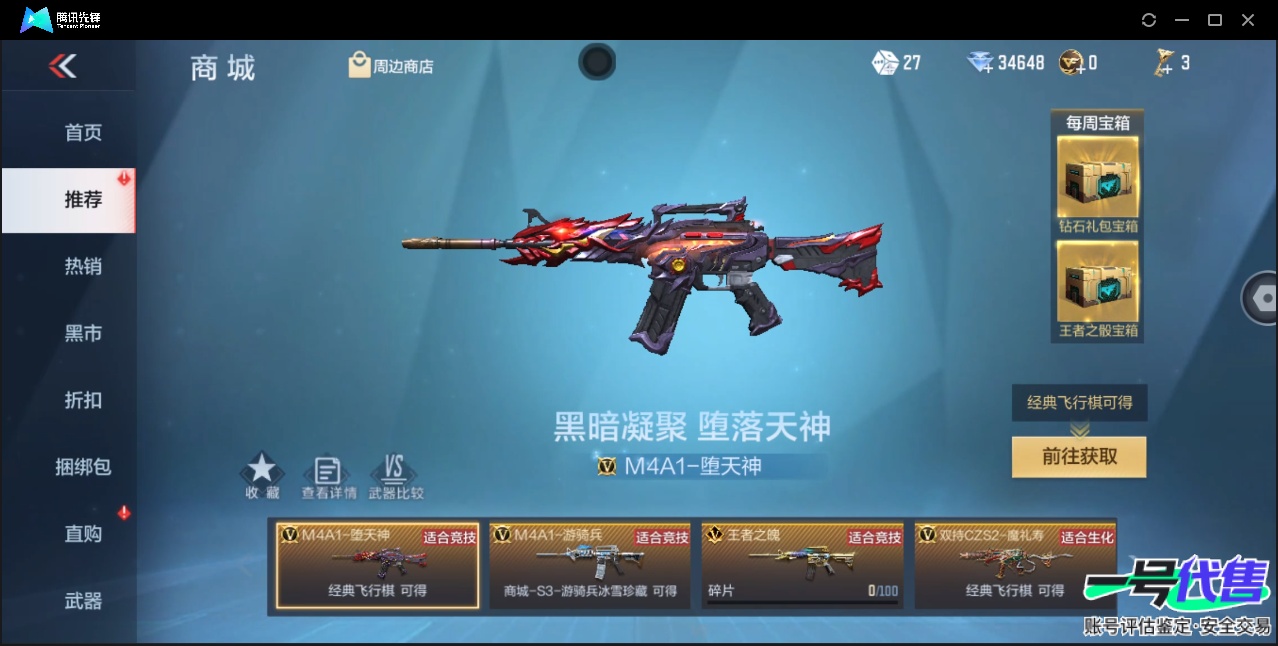View weapon details via 查看详情
1278x646 pixels.
click(x=328, y=475)
